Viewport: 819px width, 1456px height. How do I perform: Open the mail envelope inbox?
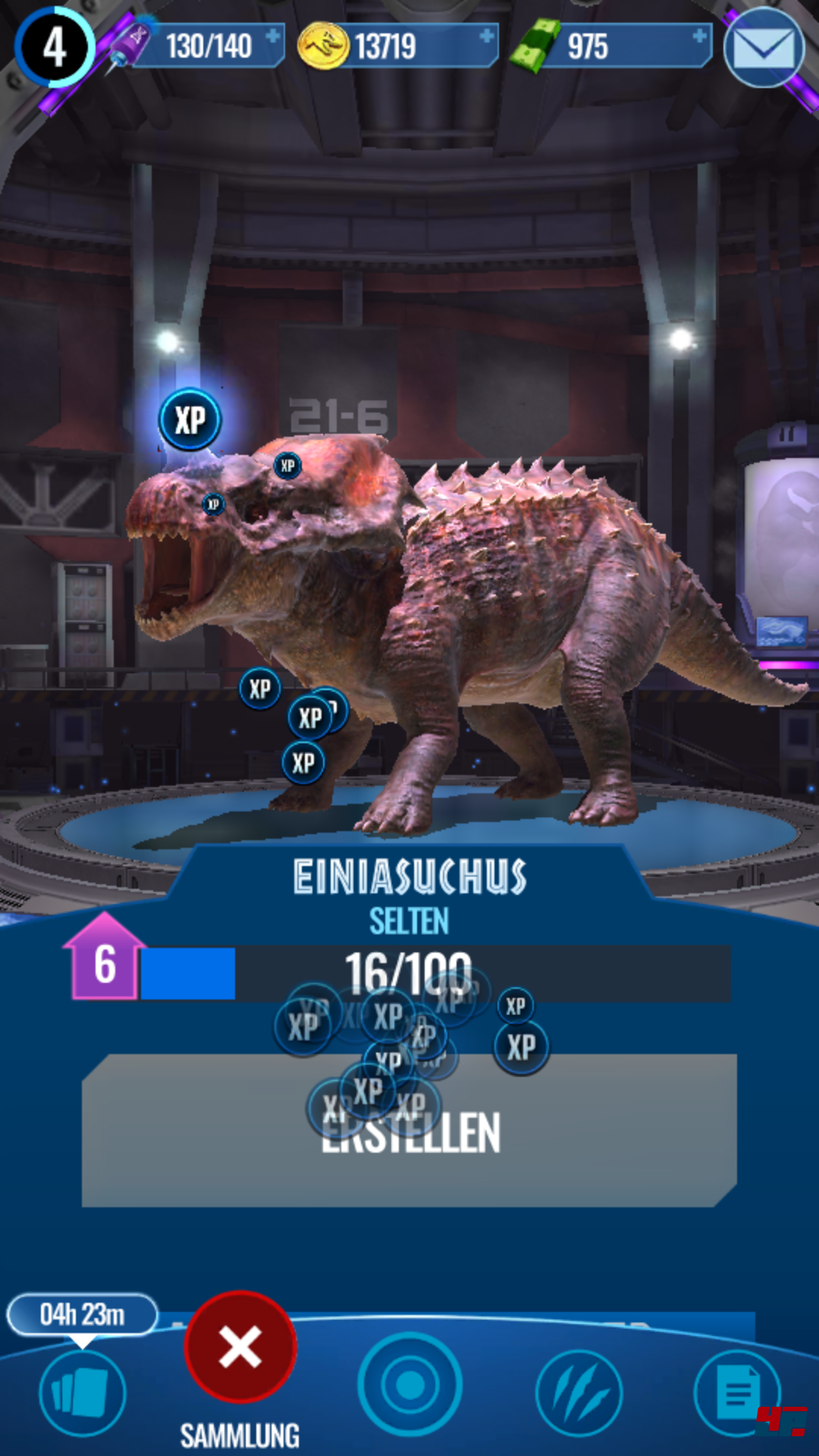[764, 49]
